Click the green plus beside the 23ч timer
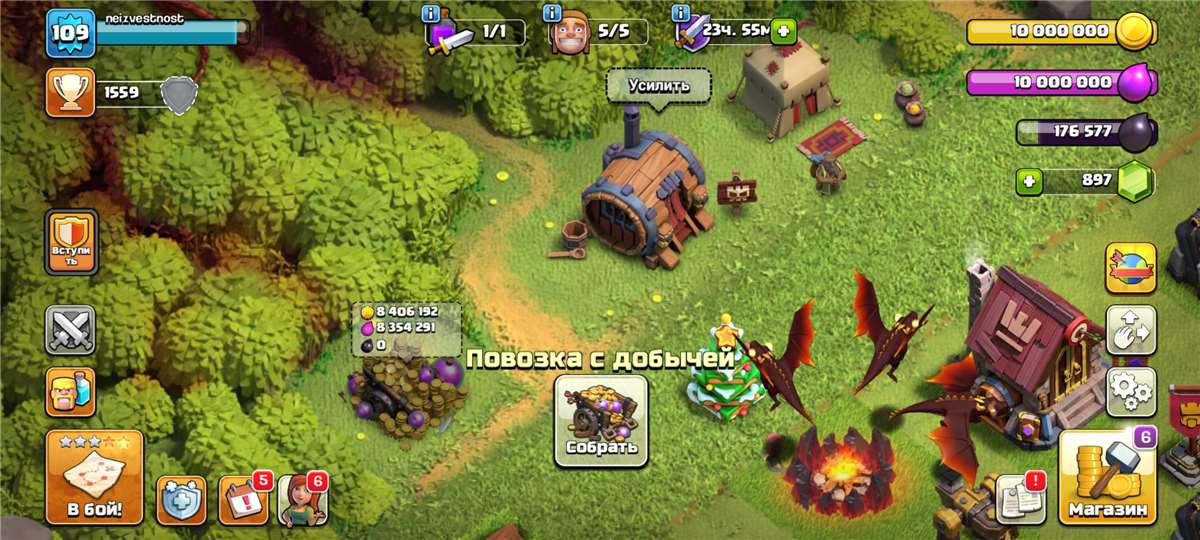This screenshot has height=540, width=1200. (x=782, y=31)
